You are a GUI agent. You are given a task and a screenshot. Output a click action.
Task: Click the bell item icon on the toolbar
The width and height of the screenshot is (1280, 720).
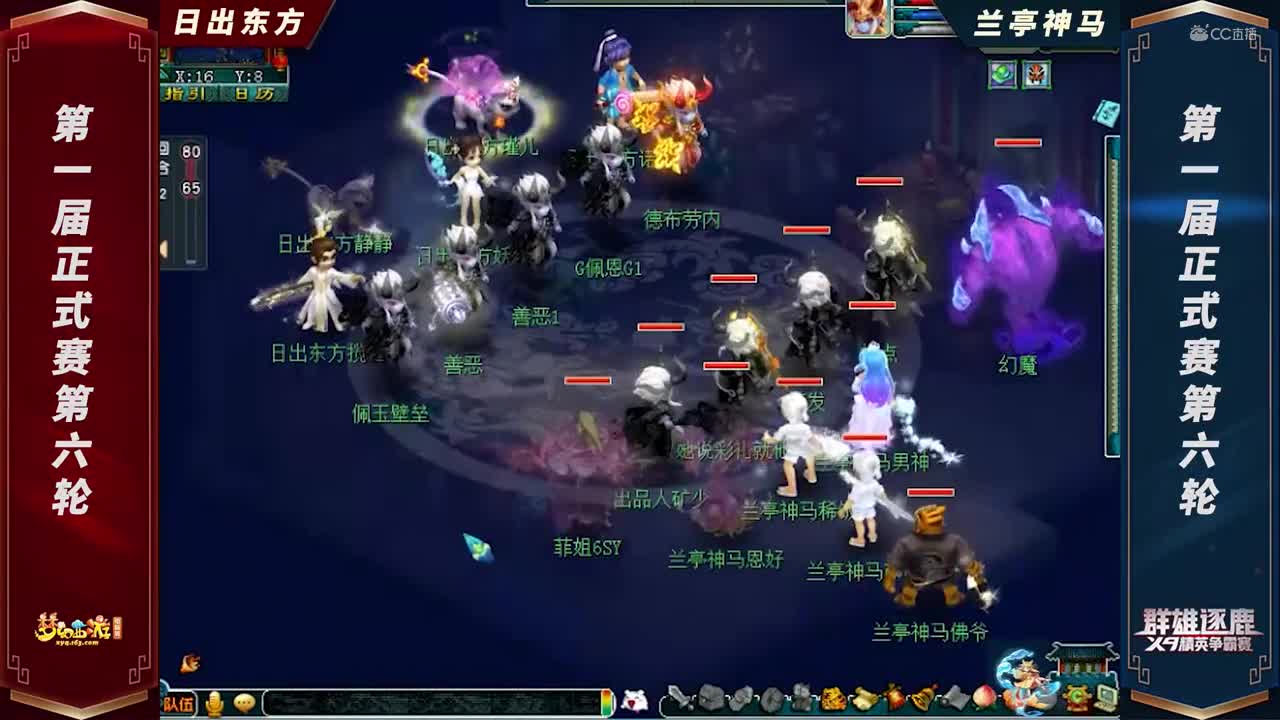coord(923,700)
